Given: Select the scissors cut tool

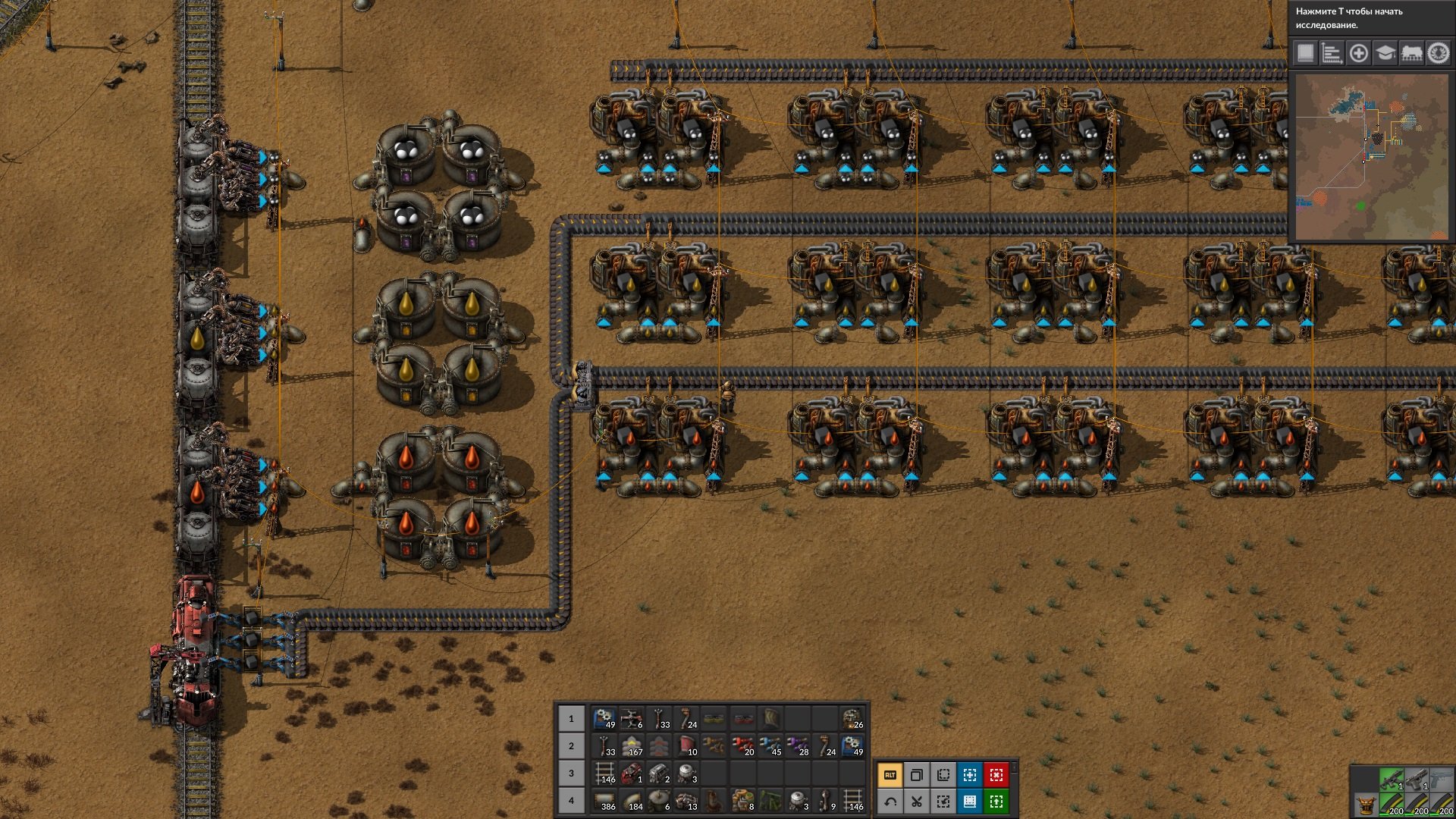Looking at the screenshot, I should tap(917, 802).
